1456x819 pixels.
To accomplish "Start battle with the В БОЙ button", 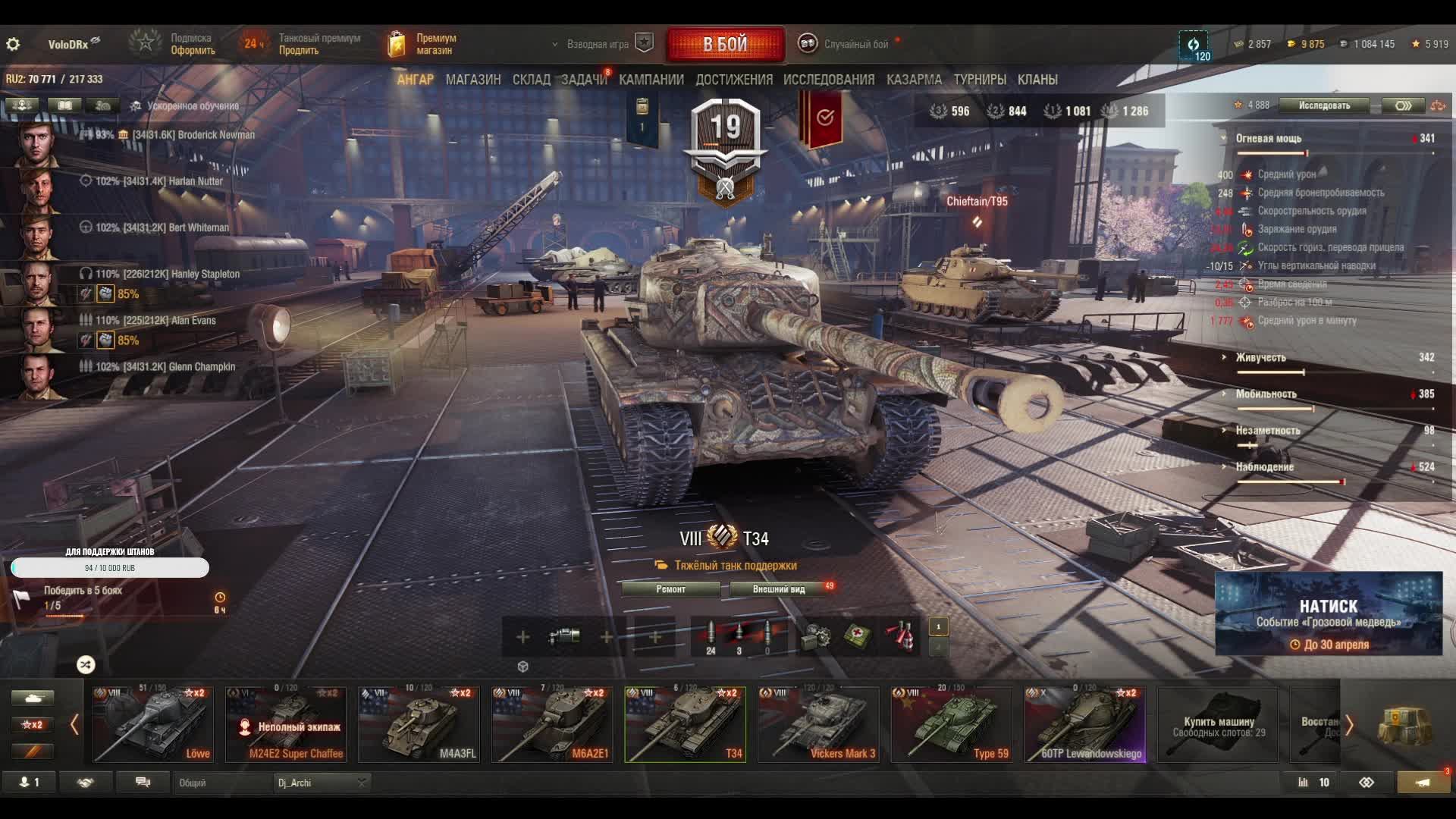I will click(x=725, y=44).
